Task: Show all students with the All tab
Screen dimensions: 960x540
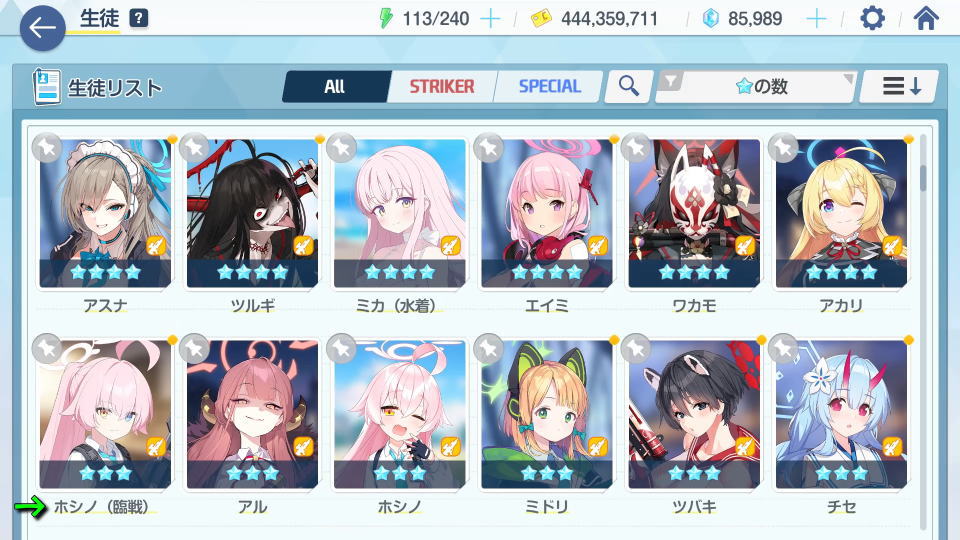Action: tap(334, 87)
